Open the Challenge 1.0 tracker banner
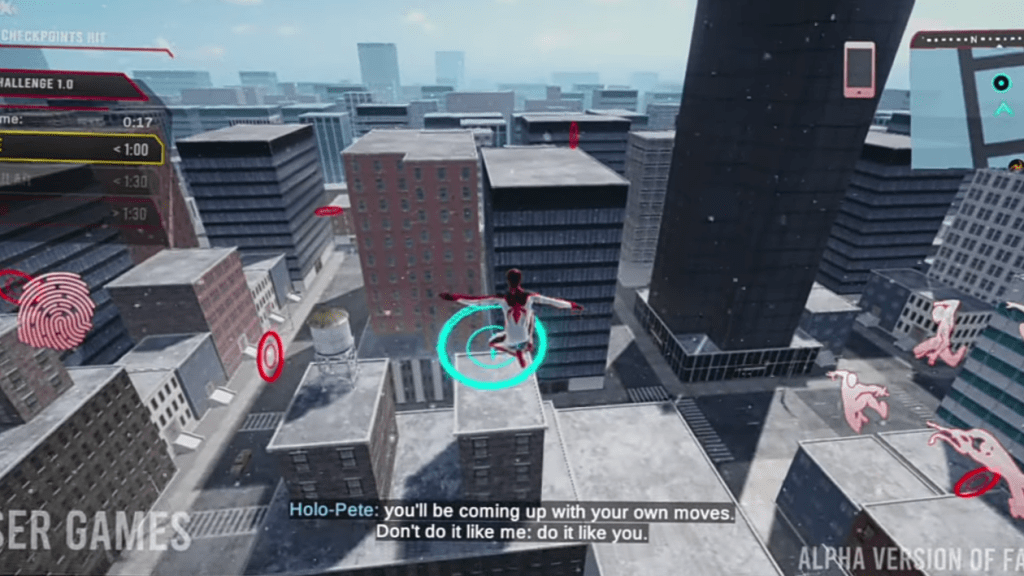This screenshot has height=576, width=1024. tap(70, 86)
